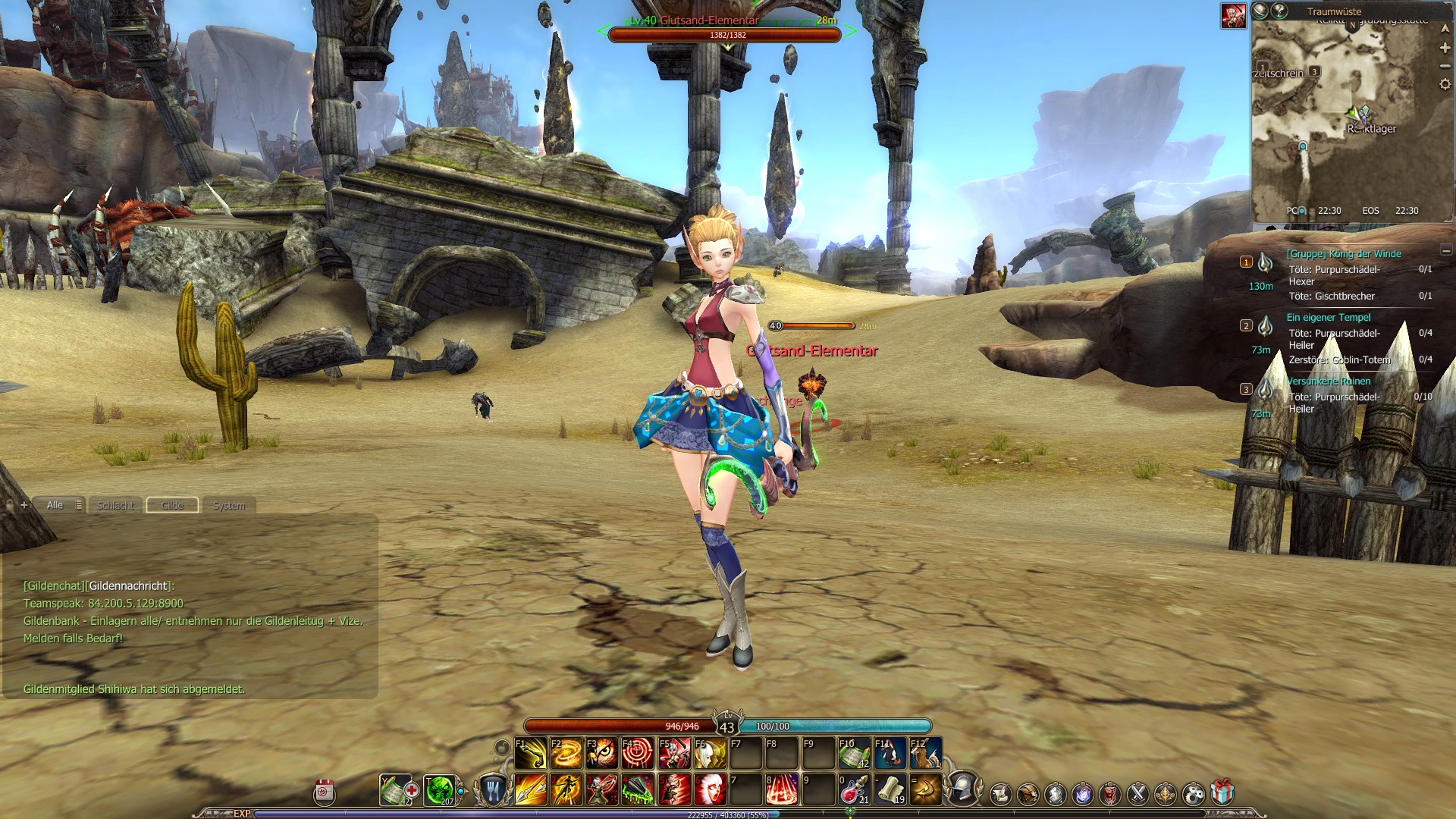The image size is (1456, 819).
Task: Click the helmet emblem beside the hotbar
Action: click(x=962, y=788)
